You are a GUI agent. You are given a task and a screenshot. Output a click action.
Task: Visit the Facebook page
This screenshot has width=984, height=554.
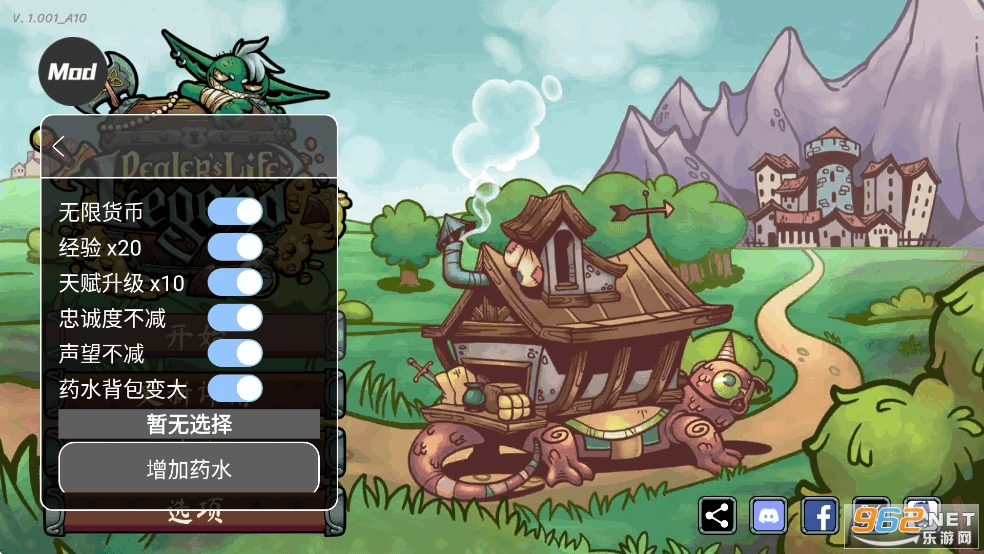(x=820, y=516)
